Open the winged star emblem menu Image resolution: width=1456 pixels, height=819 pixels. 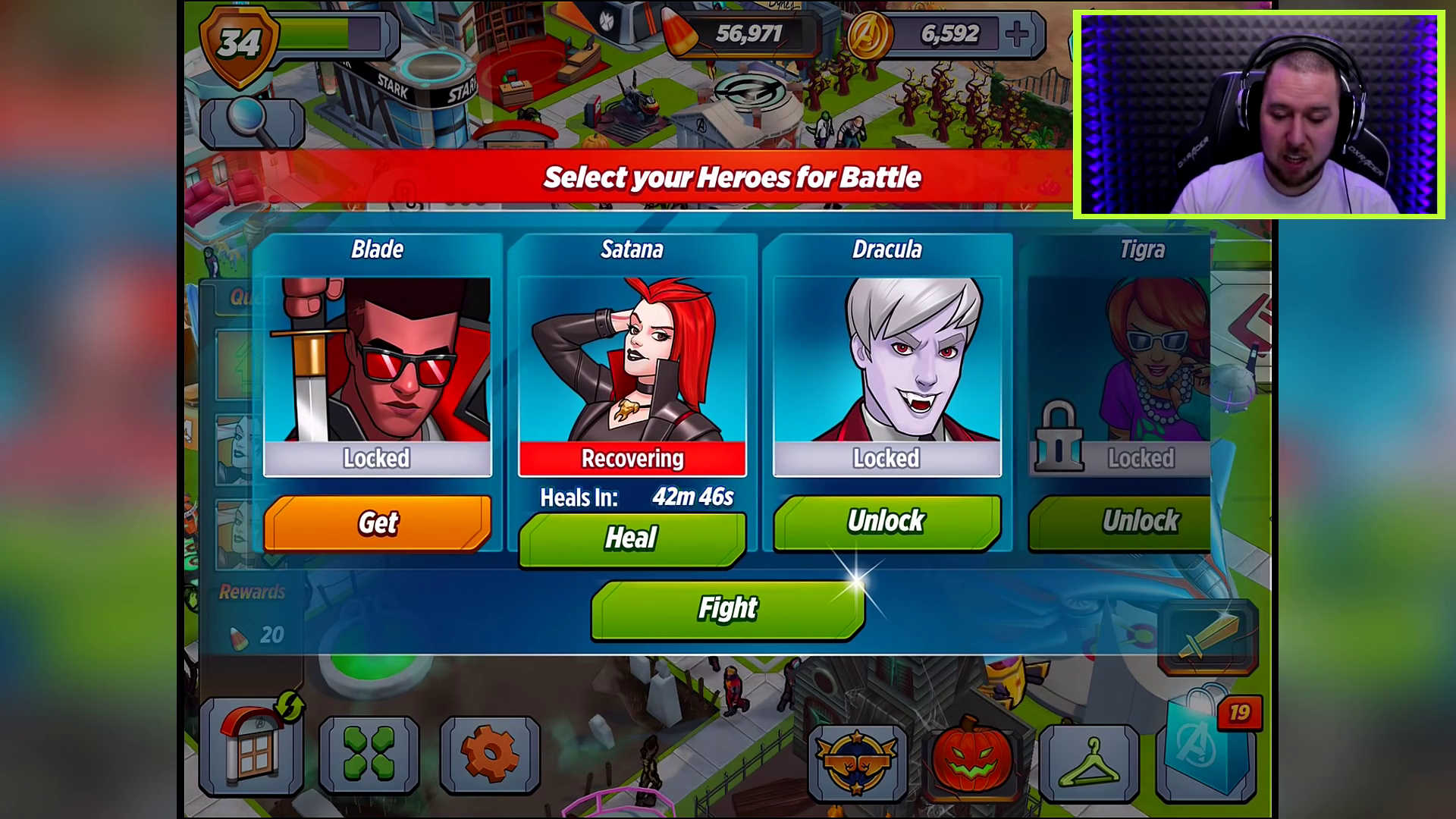[x=857, y=762]
